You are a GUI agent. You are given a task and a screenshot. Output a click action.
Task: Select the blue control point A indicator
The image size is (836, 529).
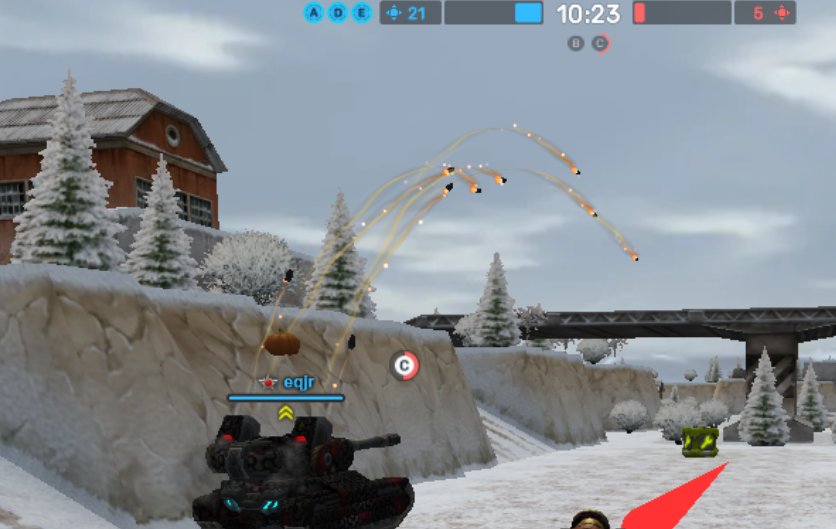(x=314, y=13)
